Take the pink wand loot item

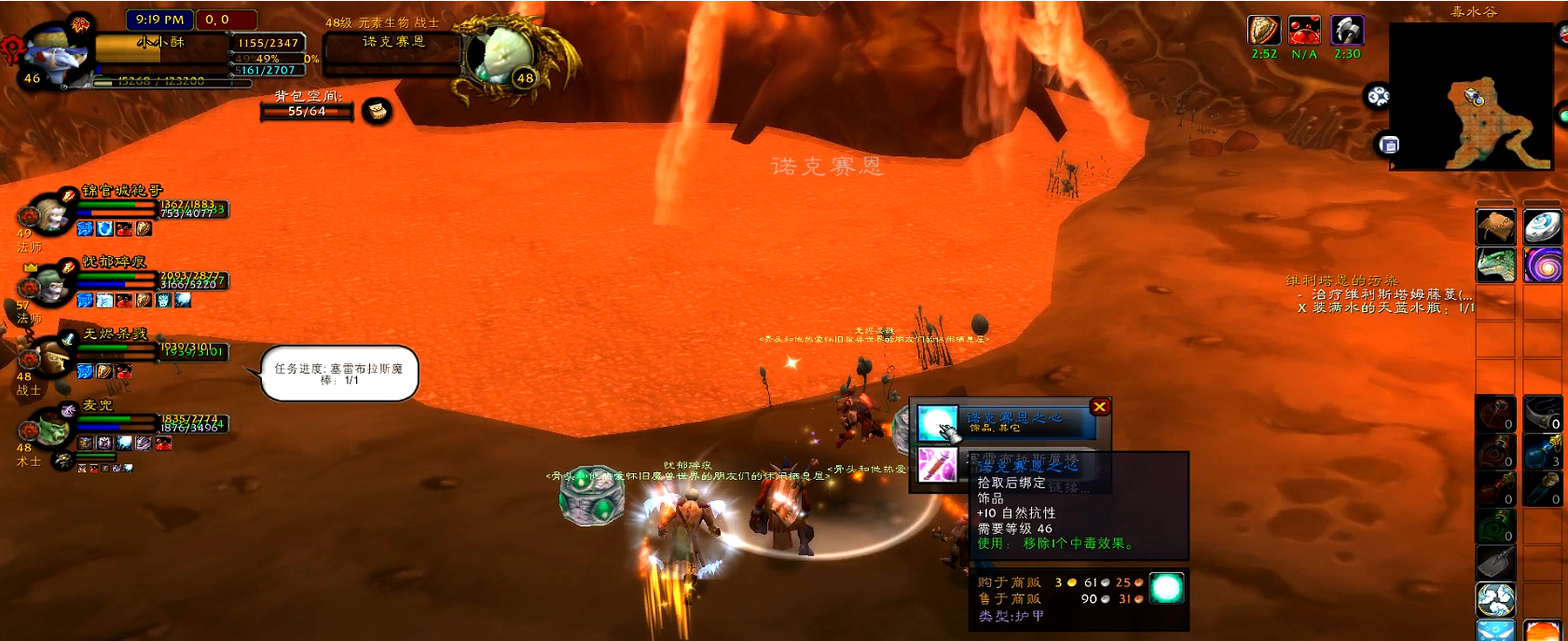pos(937,464)
